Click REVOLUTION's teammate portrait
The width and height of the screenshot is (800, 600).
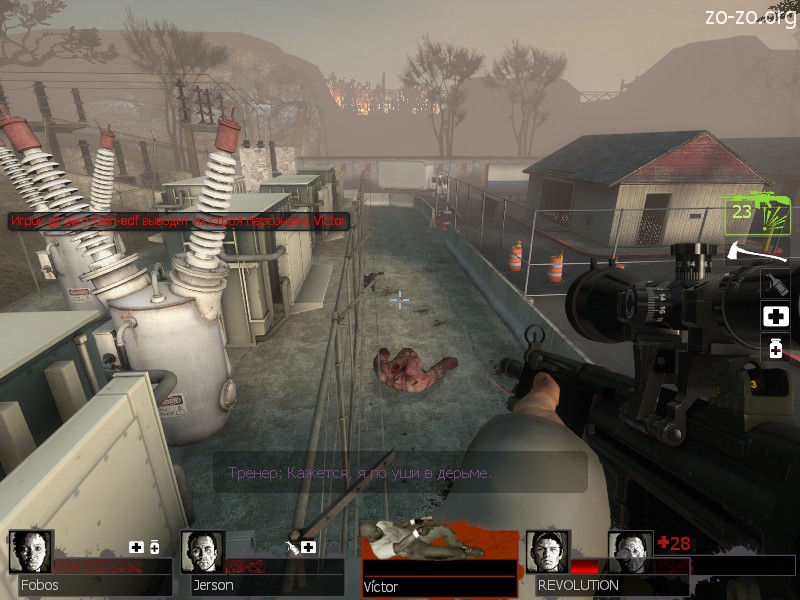547,551
